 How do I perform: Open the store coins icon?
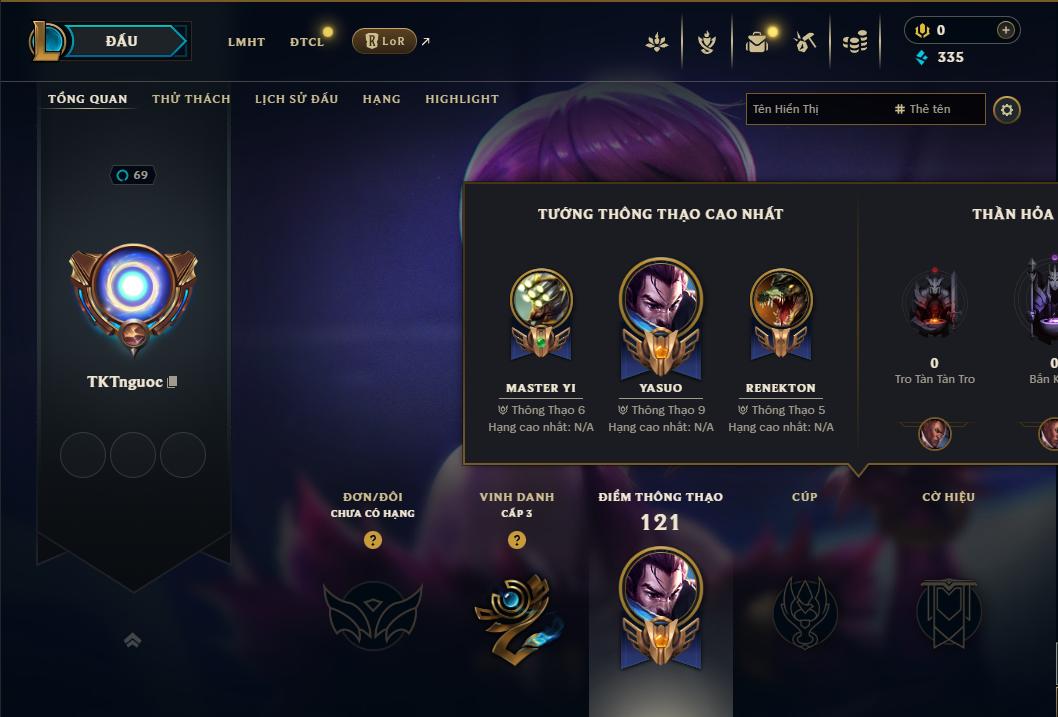point(855,42)
